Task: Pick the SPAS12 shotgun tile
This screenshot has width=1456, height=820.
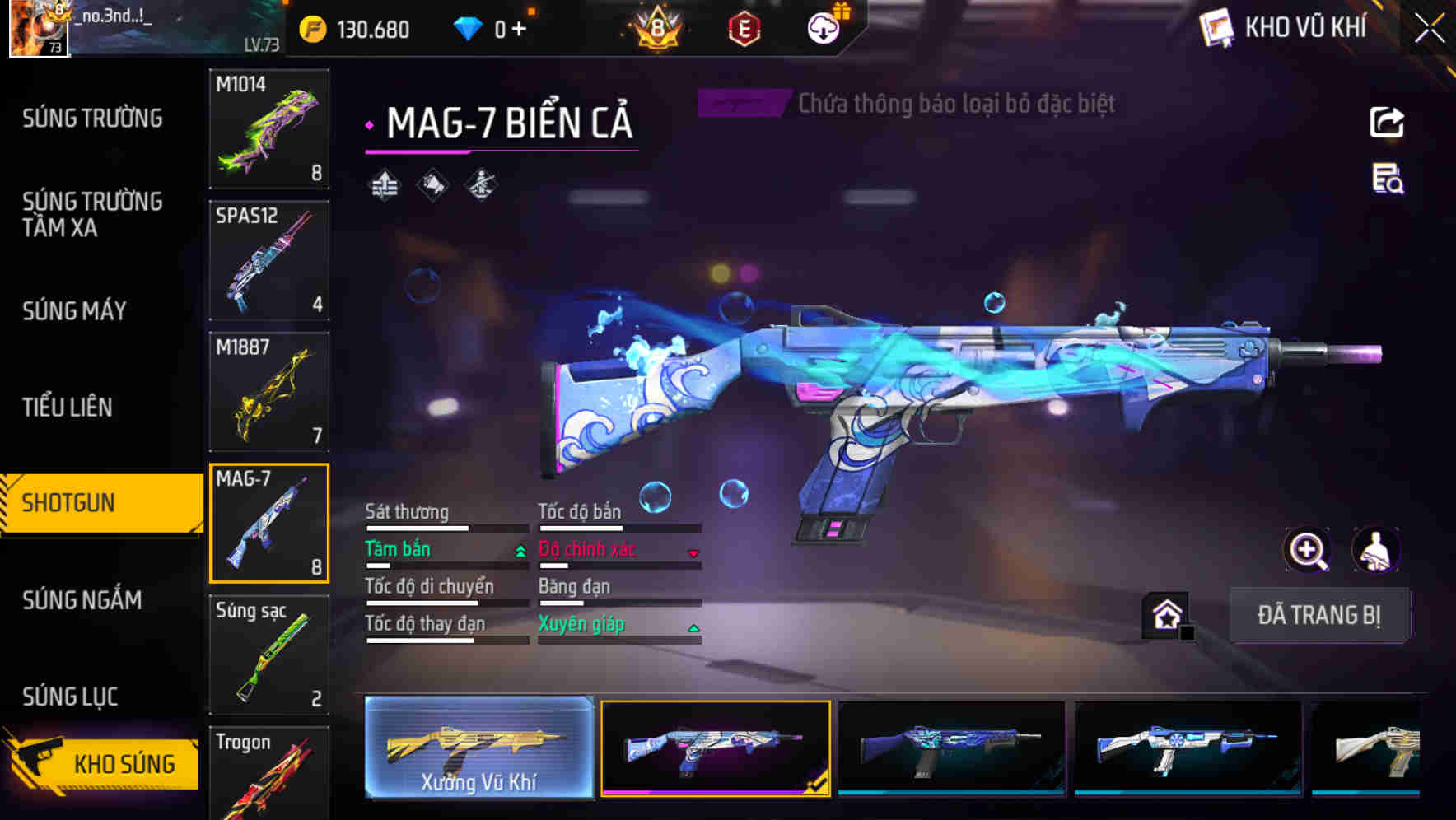Action: click(269, 260)
